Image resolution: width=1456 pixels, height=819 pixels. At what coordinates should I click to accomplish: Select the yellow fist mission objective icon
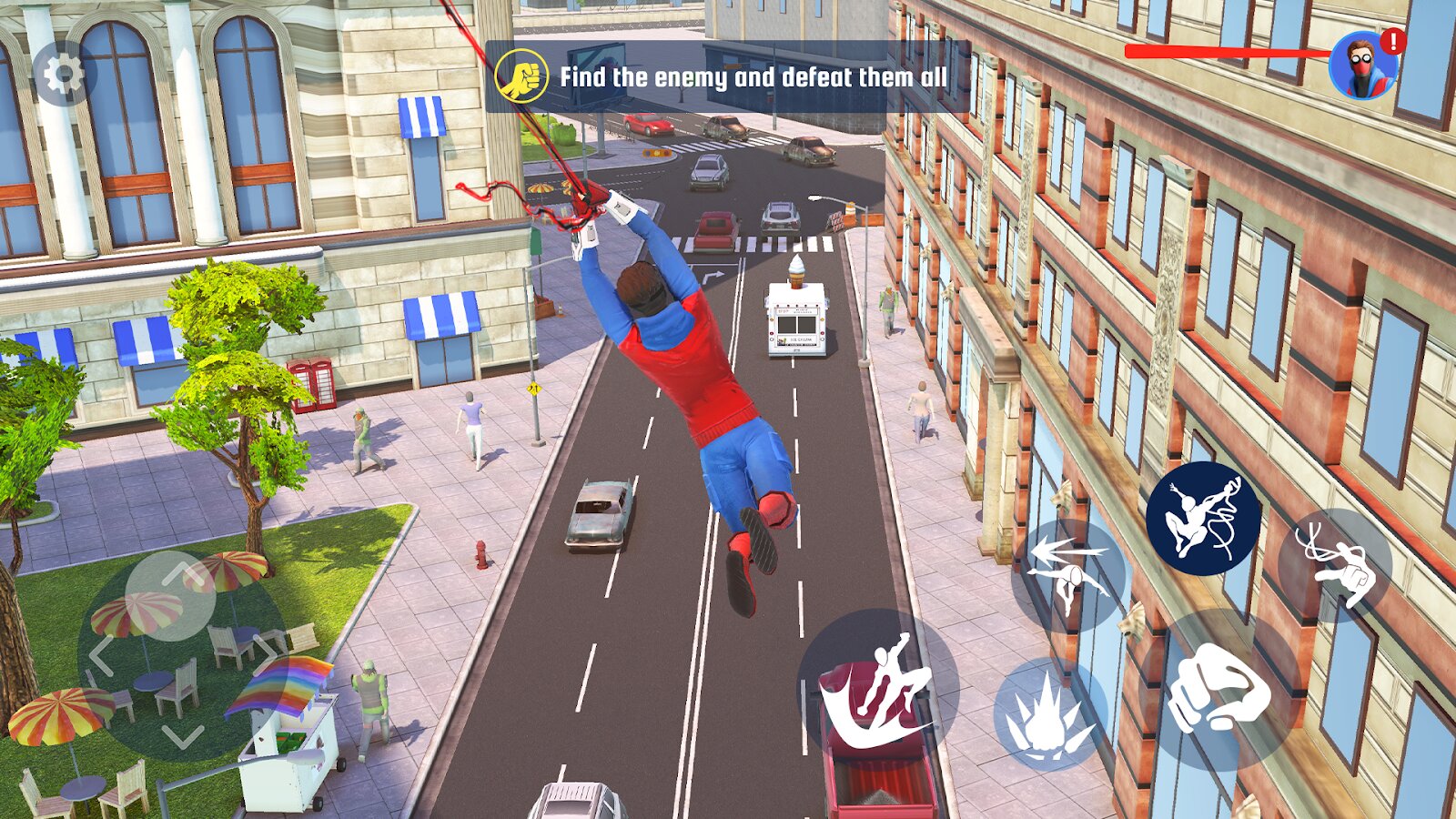coord(521,76)
